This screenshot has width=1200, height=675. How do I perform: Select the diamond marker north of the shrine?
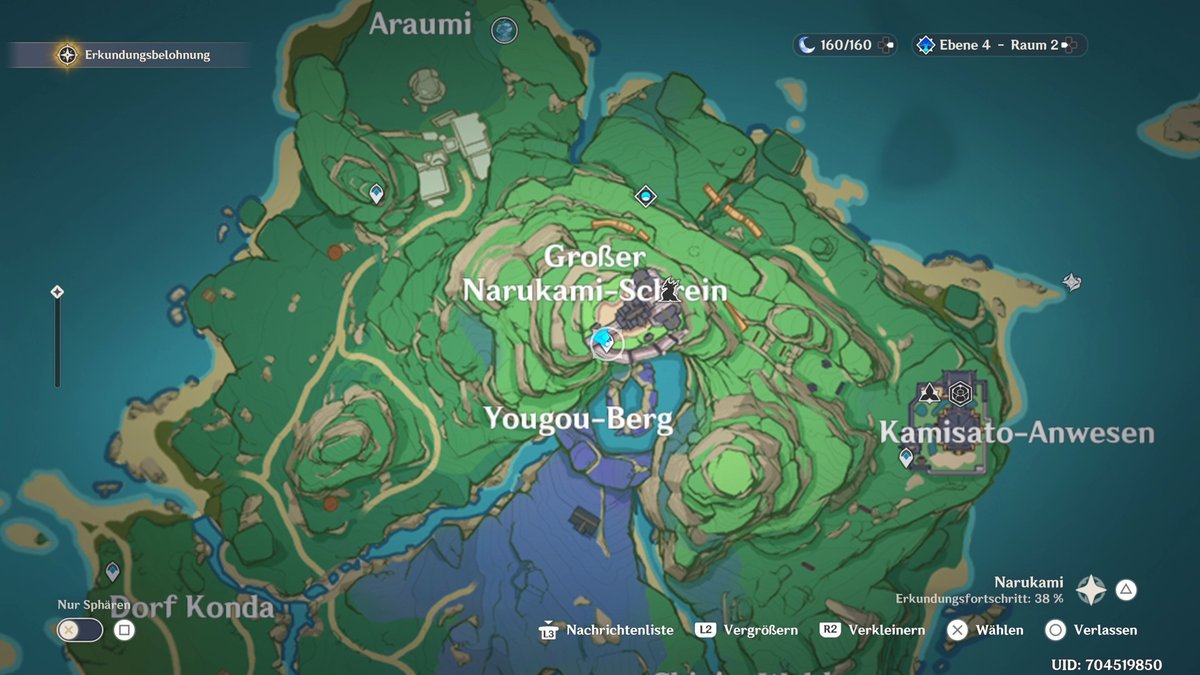tap(646, 196)
